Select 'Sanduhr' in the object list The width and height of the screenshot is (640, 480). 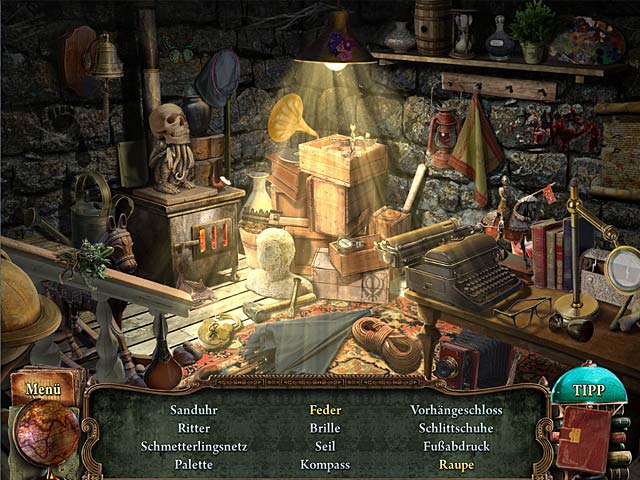pyautogui.click(x=194, y=410)
